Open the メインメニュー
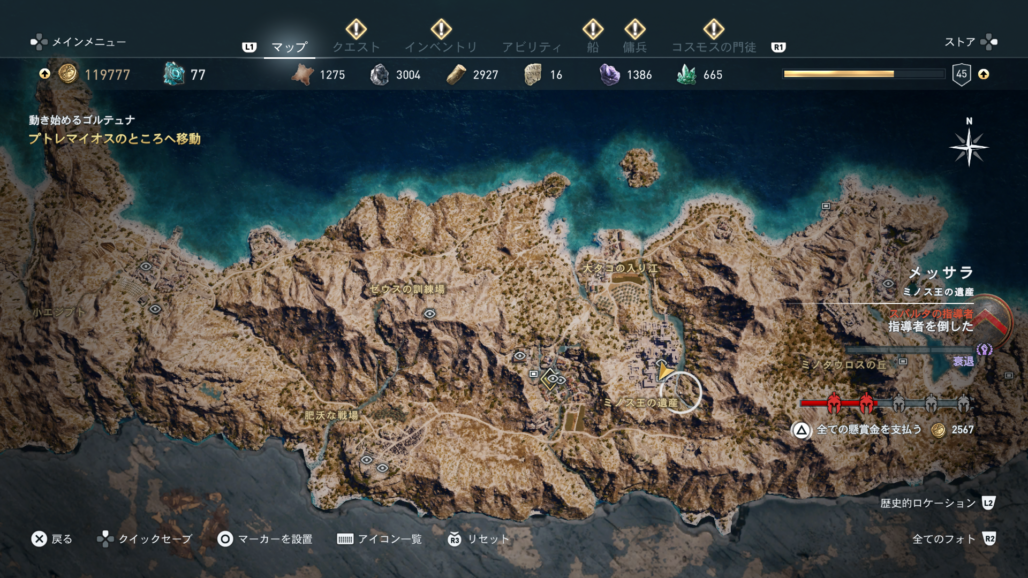Screen dimensions: 1028x578 pyautogui.click(x=78, y=42)
